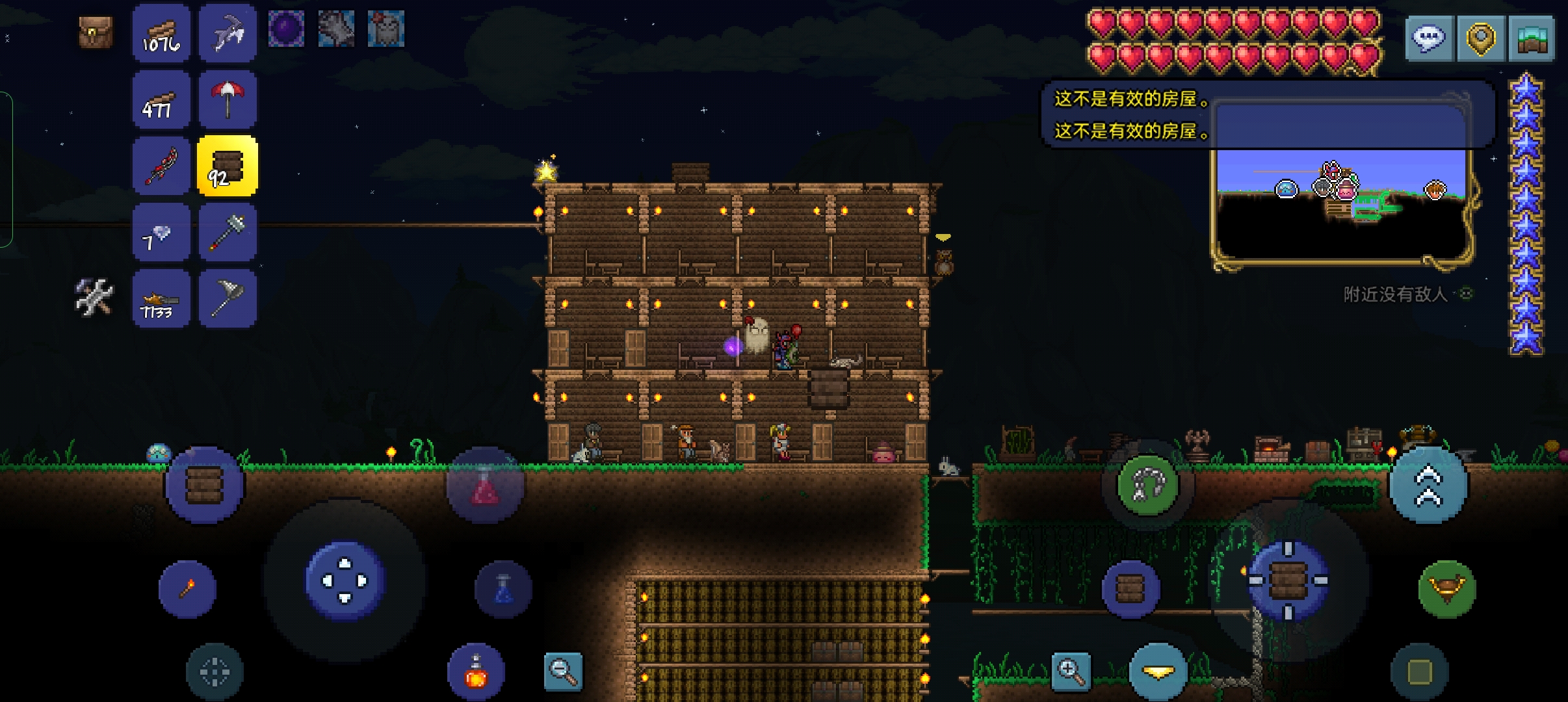Open the crossed tools settings icon

[x=95, y=298]
